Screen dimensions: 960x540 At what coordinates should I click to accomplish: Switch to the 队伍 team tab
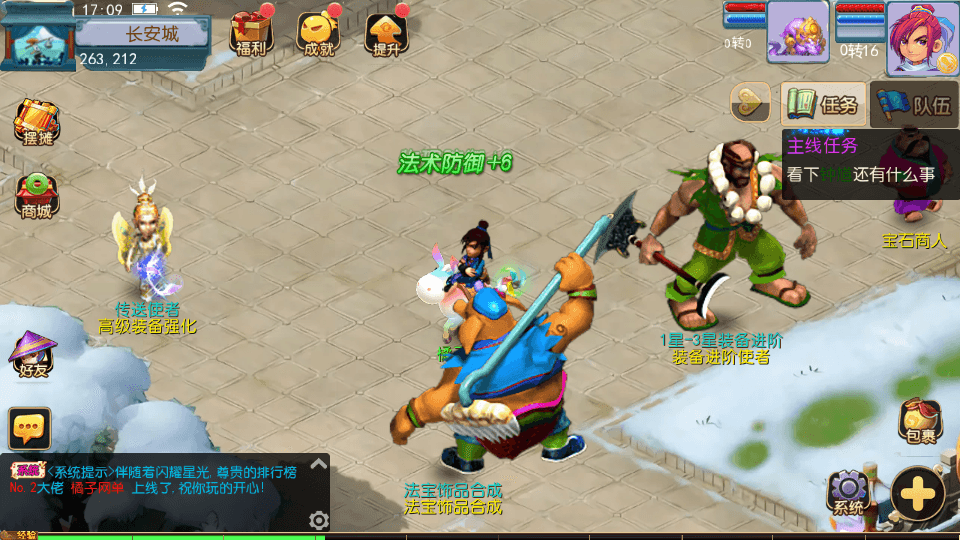914,104
